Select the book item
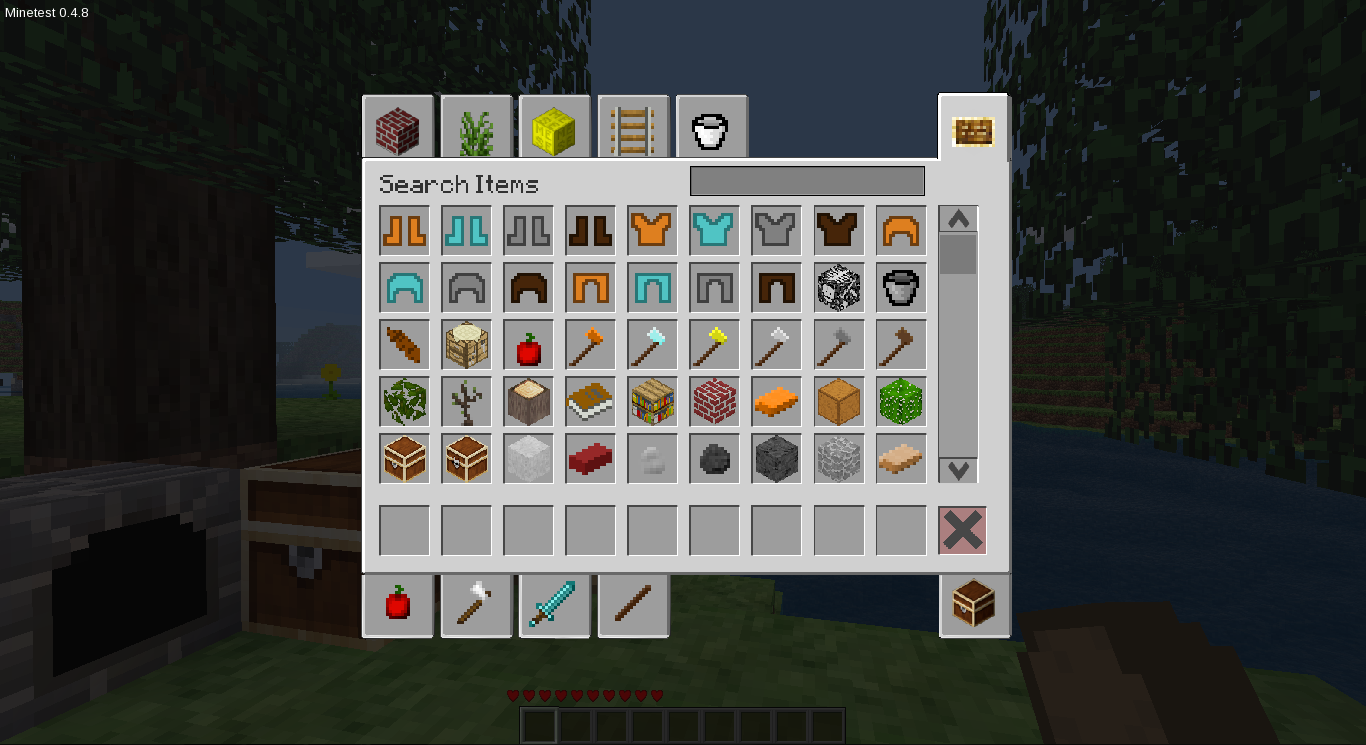The image size is (1366, 745). point(590,401)
